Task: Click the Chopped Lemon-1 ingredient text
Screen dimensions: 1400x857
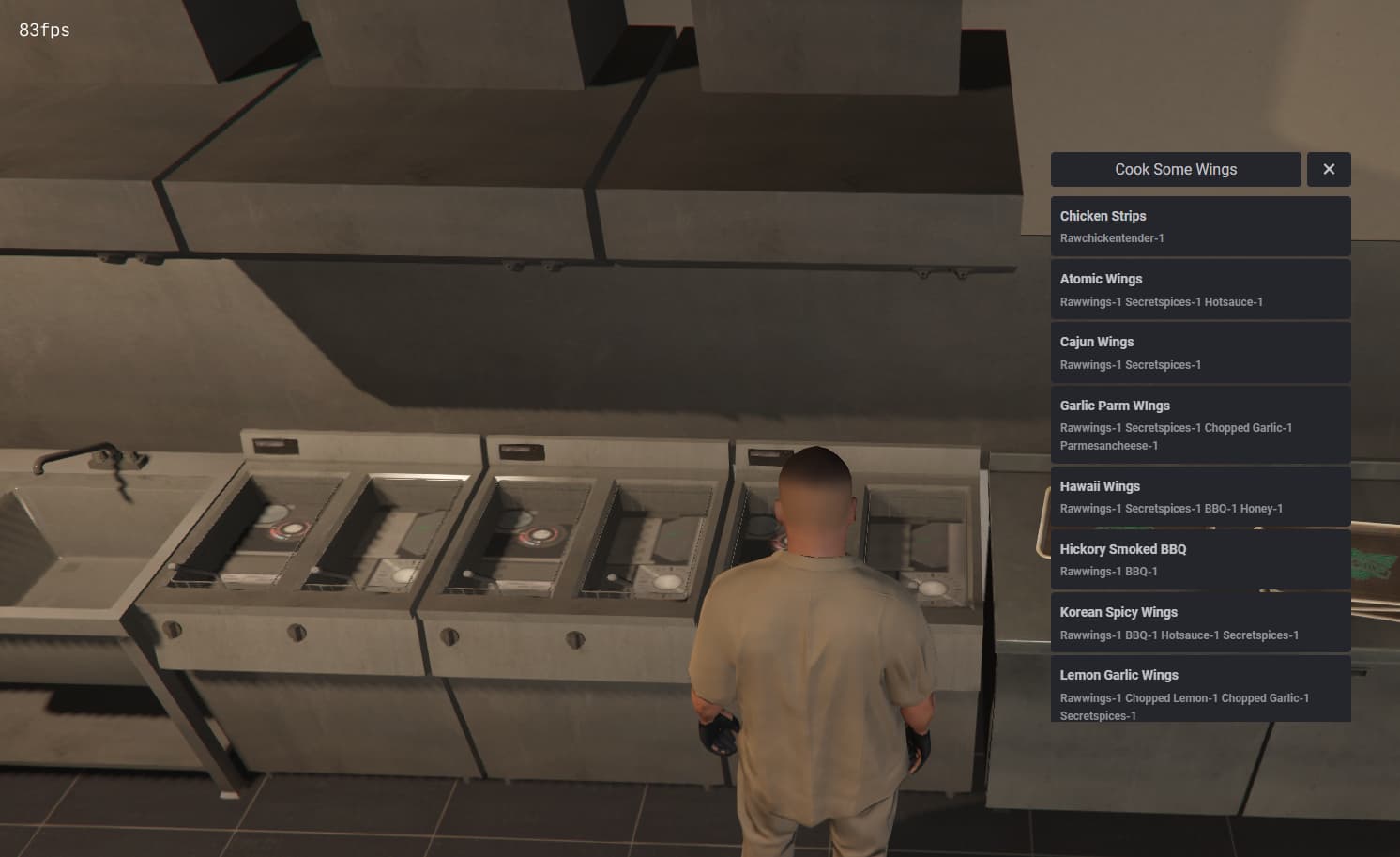Action: [x=1171, y=697]
